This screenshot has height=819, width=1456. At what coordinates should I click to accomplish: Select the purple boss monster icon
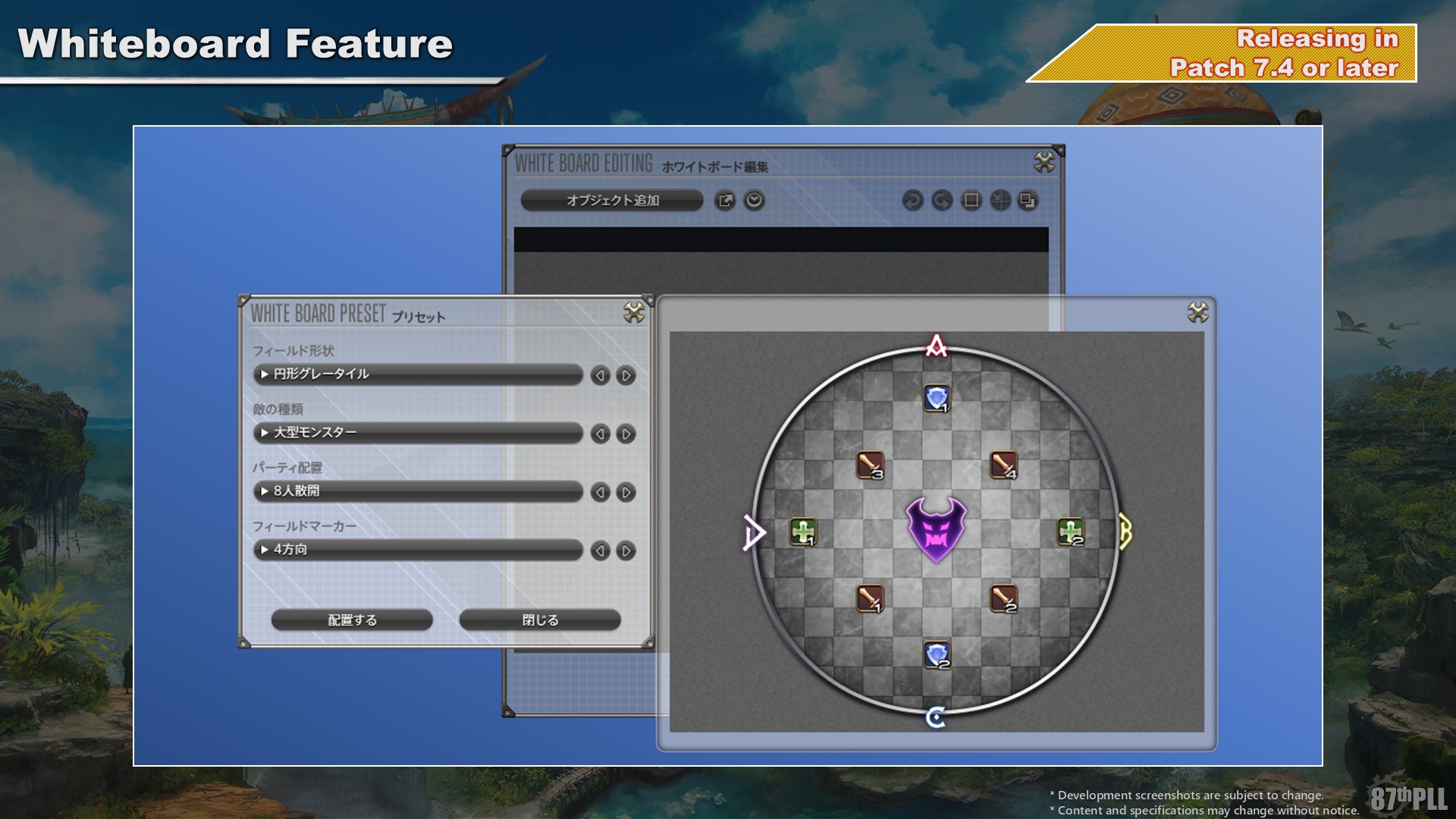tap(936, 529)
